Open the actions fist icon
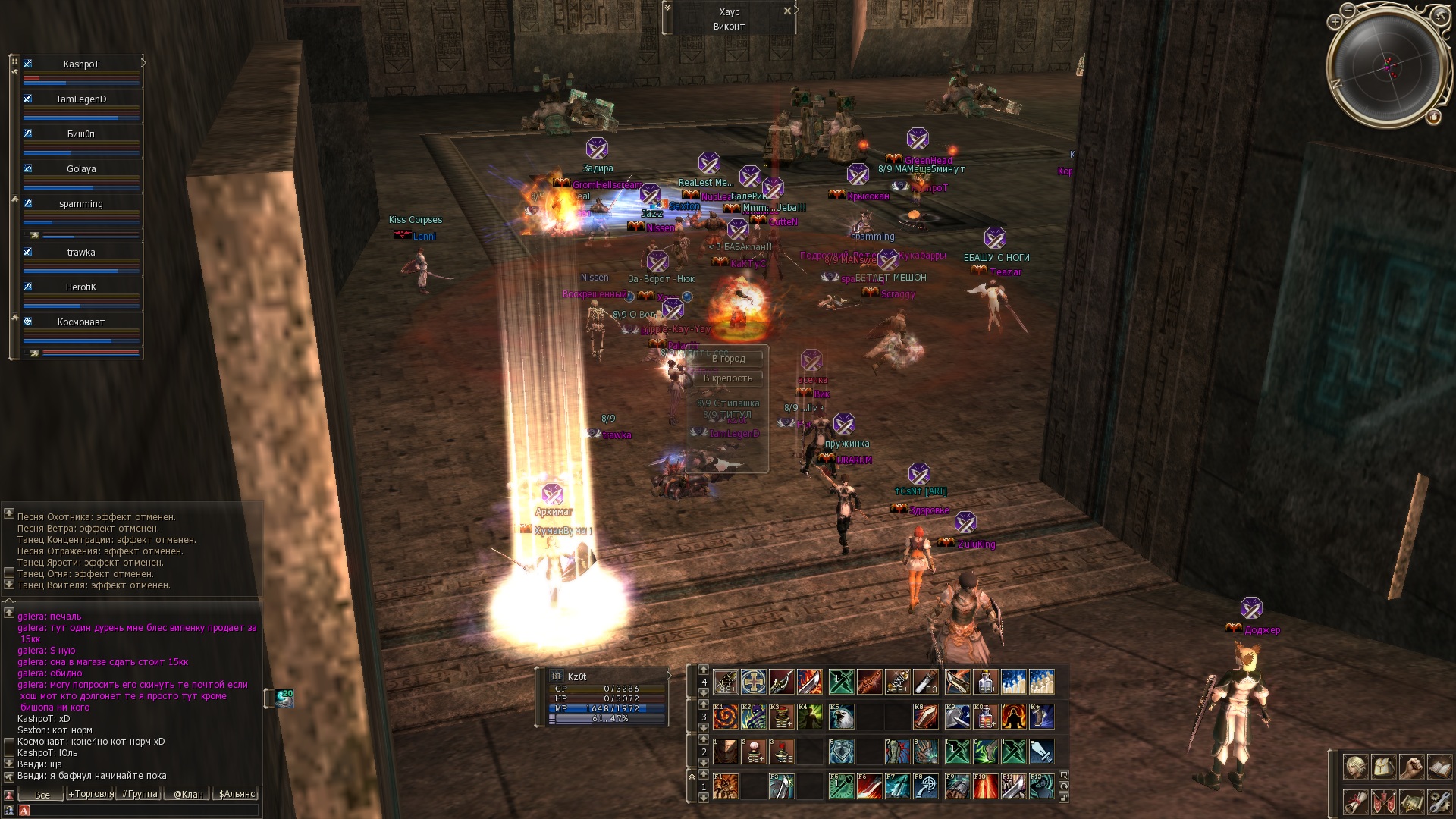Viewport: 1456px width, 819px height. point(1411,767)
